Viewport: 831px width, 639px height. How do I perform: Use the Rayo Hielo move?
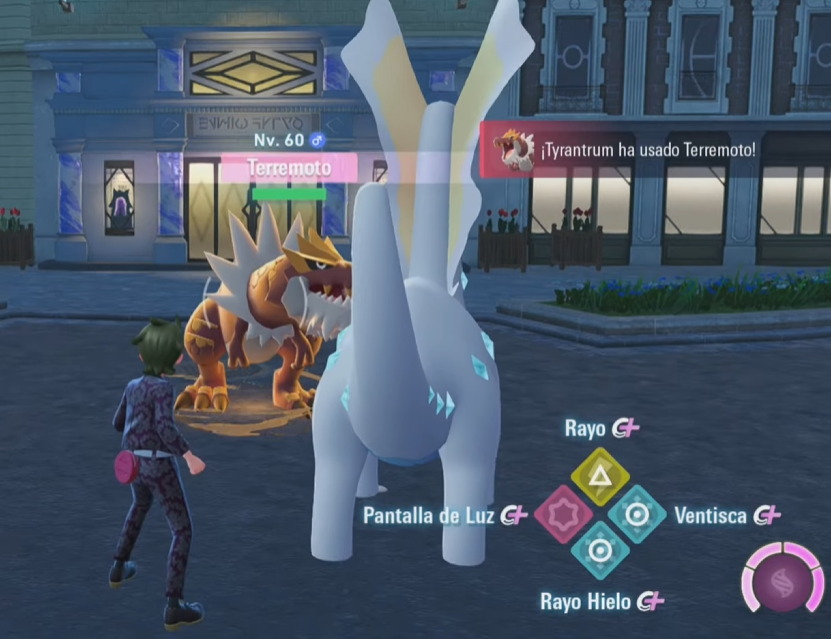pyautogui.click(x=600, y=551)
